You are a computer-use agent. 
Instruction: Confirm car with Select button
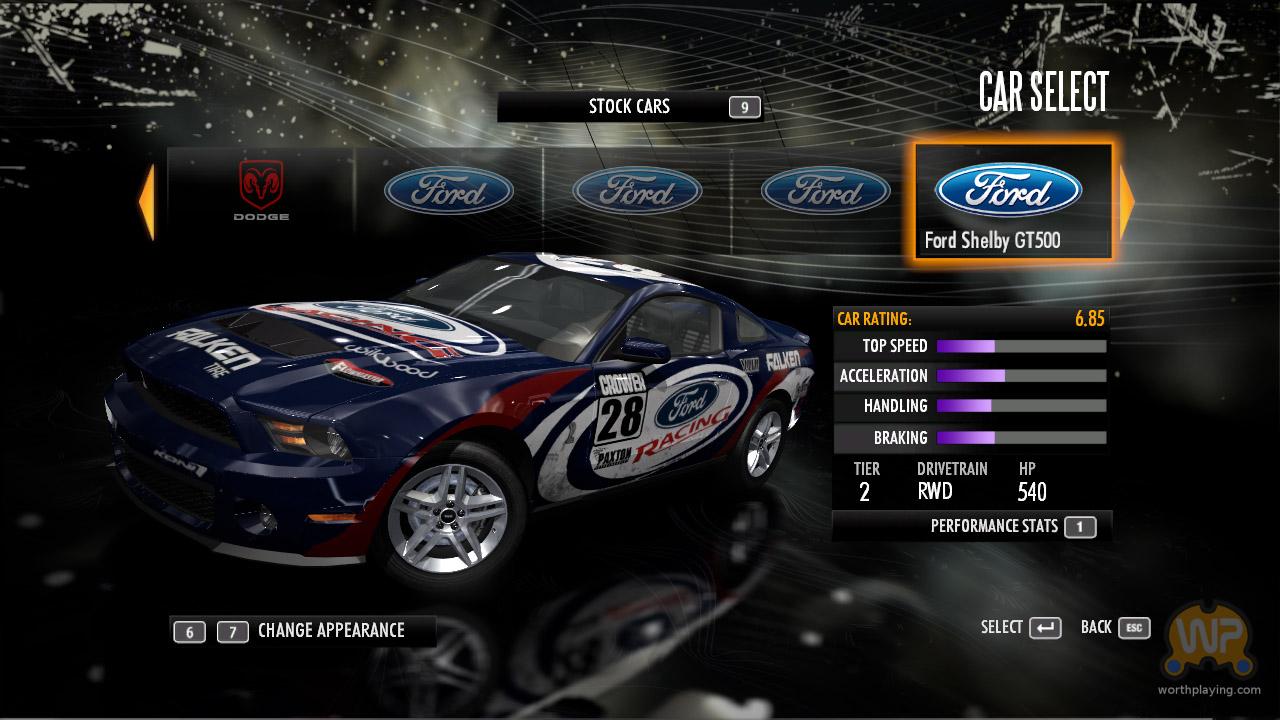(x=1021, y=628)
